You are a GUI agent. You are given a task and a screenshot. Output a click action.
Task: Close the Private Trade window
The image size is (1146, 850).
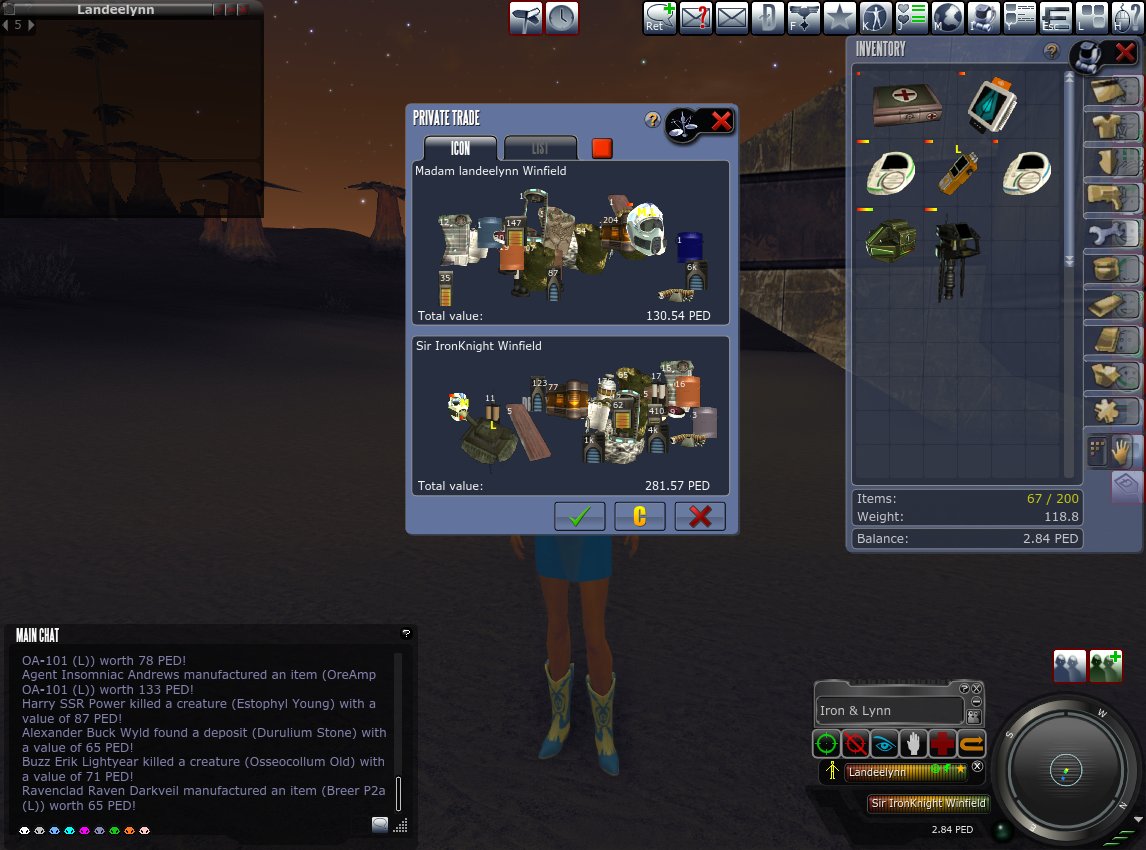point(721,121)
